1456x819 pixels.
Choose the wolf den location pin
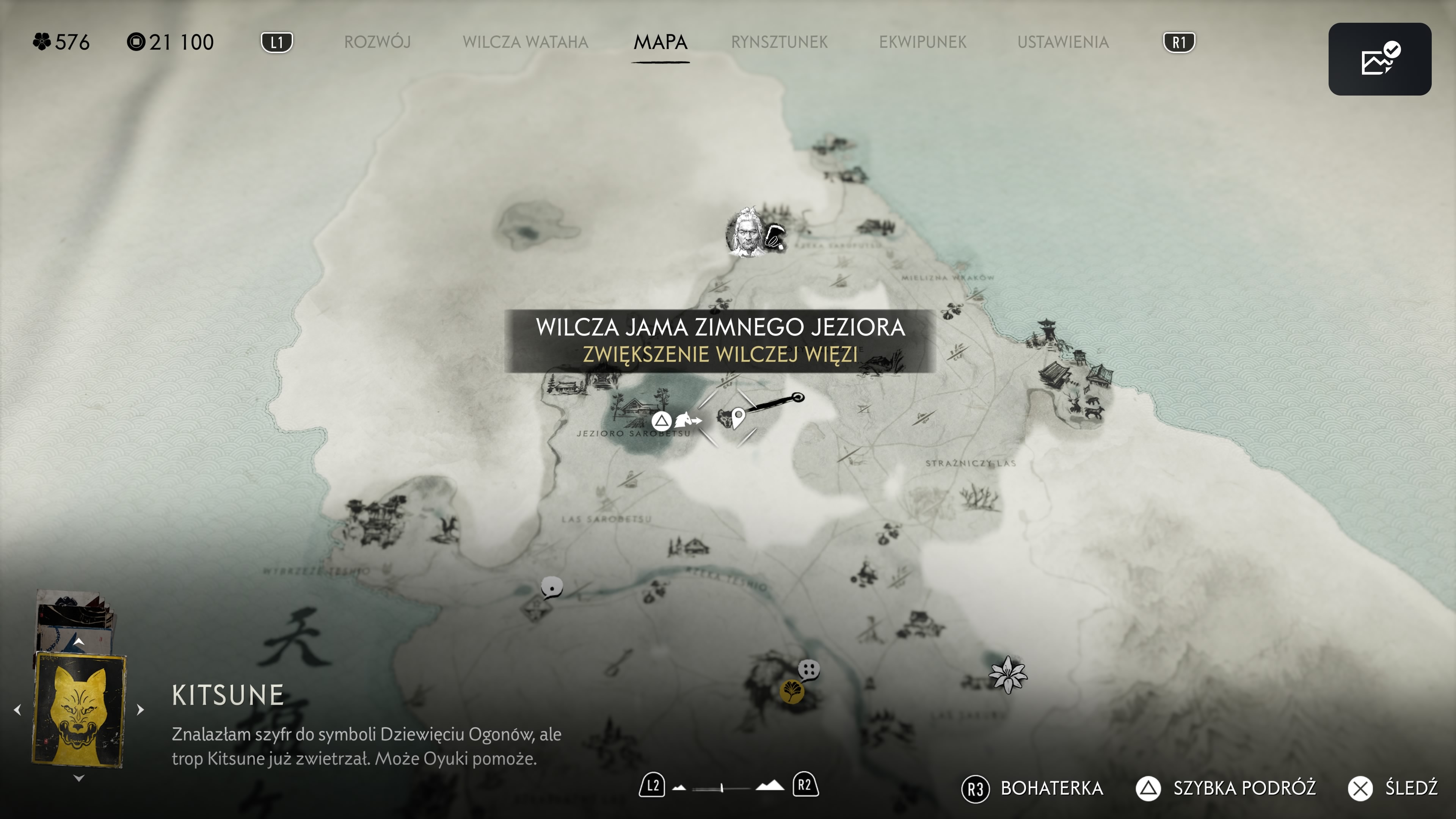click(737, 418)
